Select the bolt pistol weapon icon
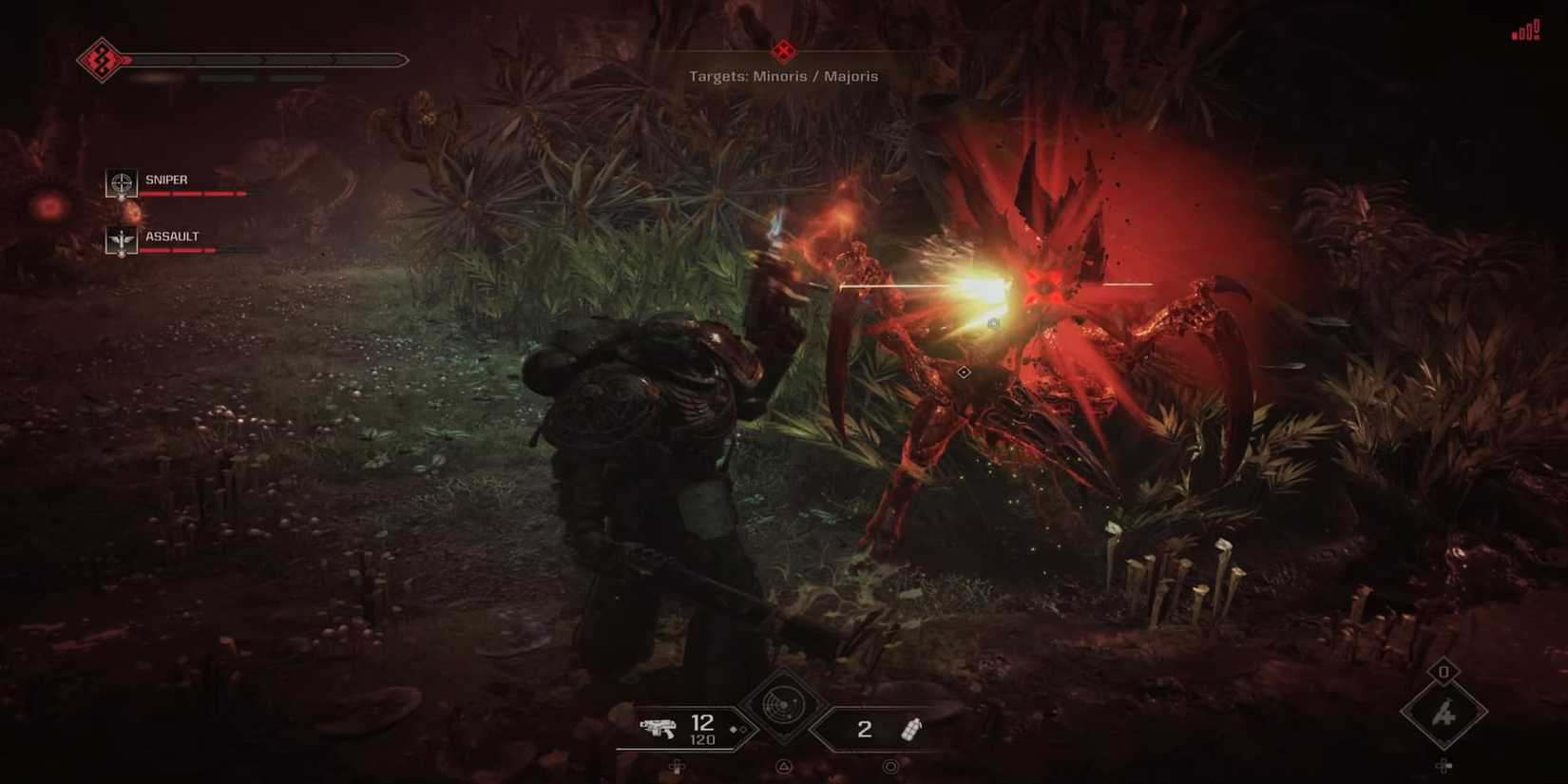Viewport: 1568px width, 784px height. [659, 730]
